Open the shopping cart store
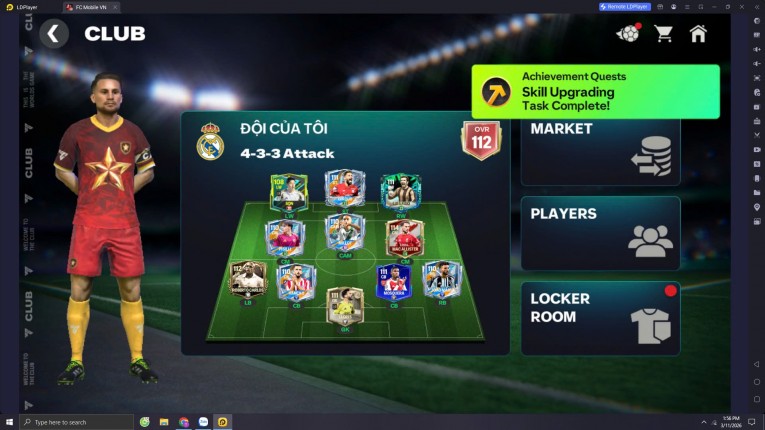 [663, 34]
